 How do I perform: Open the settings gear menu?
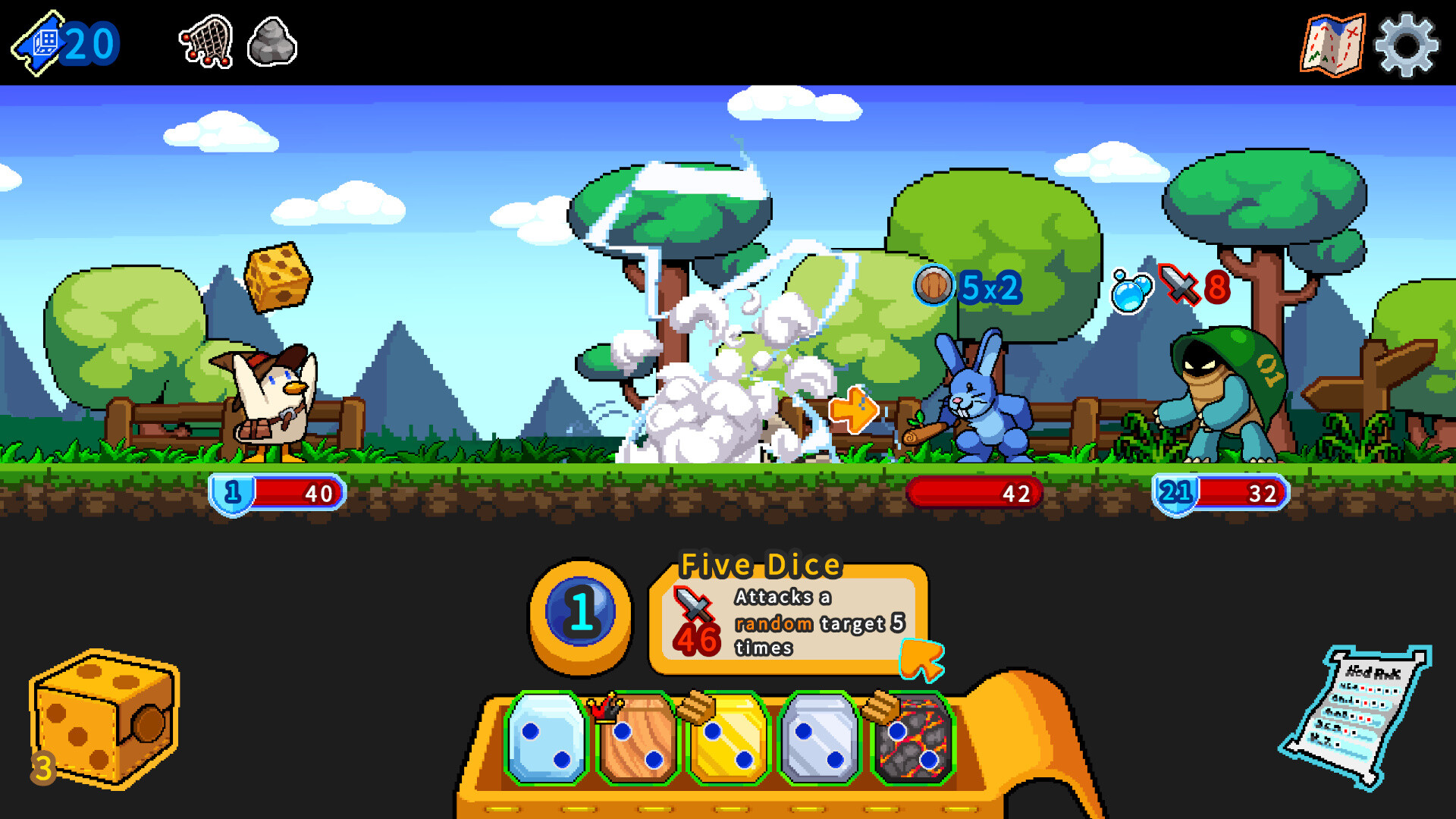pos(1407,43)
